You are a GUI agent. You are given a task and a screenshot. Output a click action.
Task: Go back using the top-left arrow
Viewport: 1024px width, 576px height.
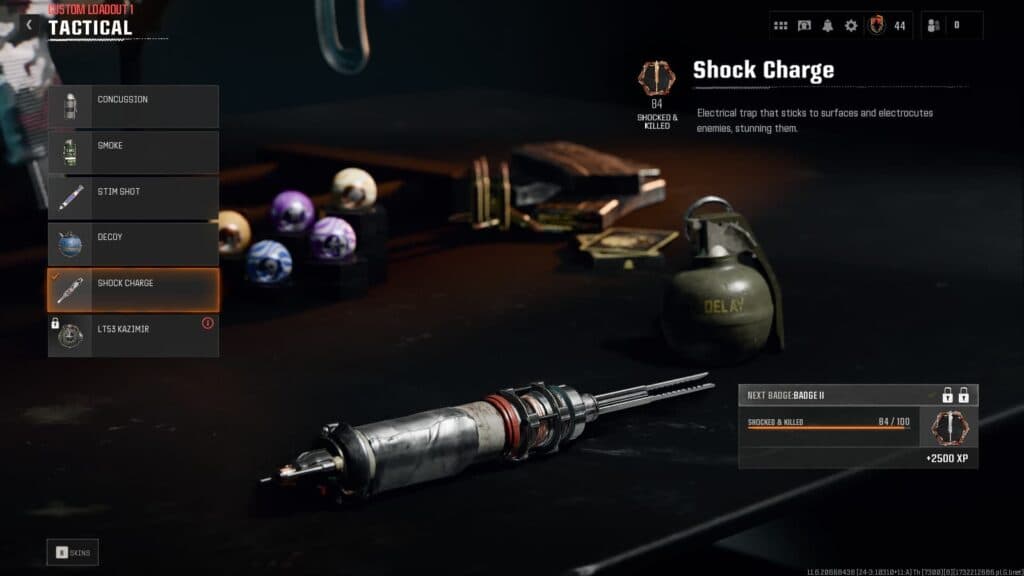[29, 25]
